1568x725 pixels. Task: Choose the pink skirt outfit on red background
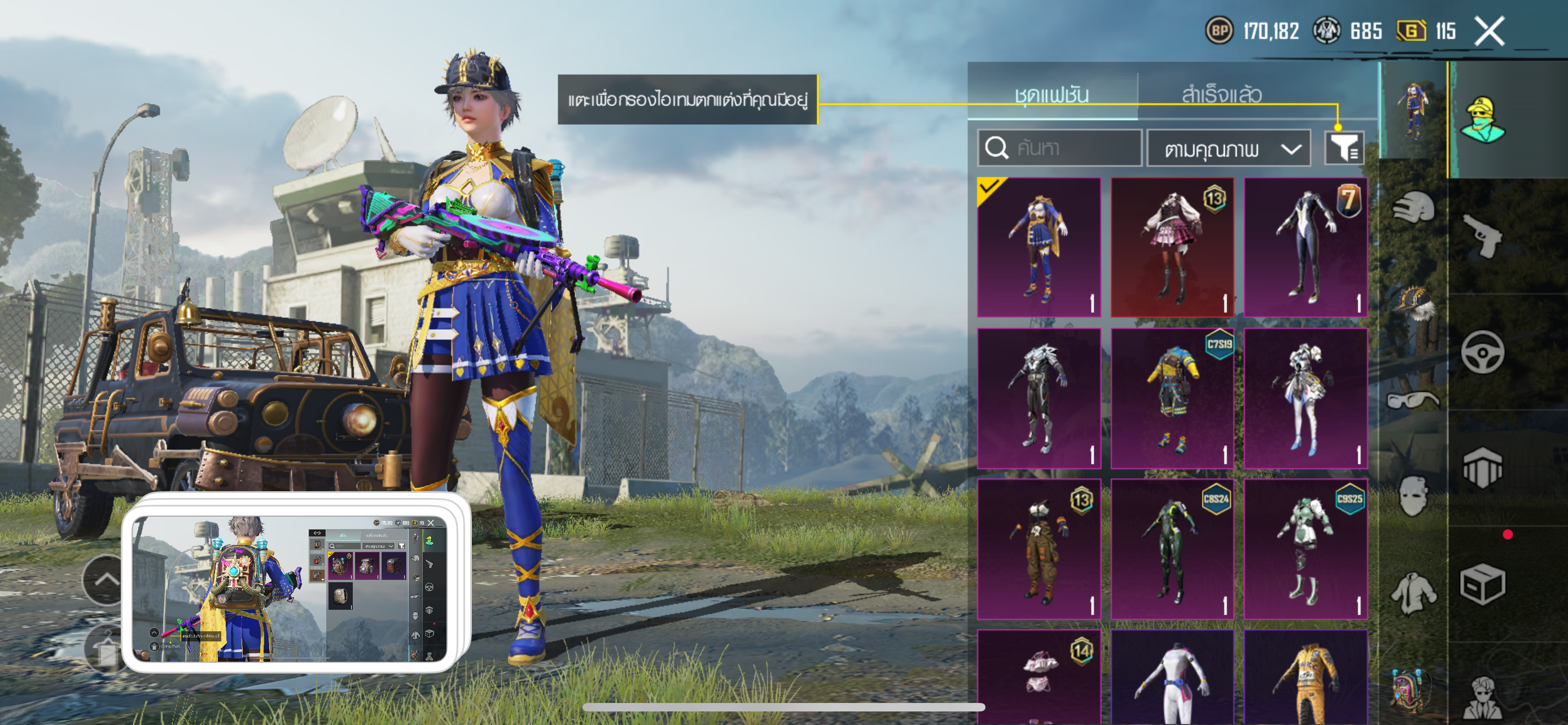point(1172,247)
